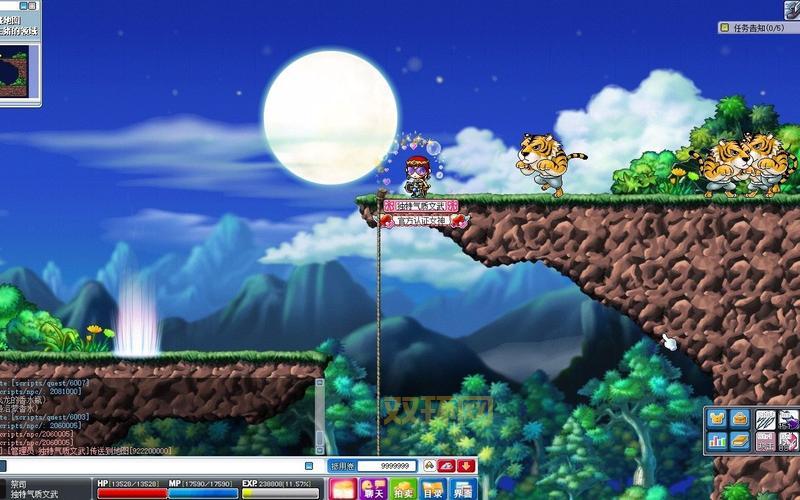Open the yellow book quick-menu icon
This screenshot has height=500, width=800.
pyautogui.click(x=739, y=440)
